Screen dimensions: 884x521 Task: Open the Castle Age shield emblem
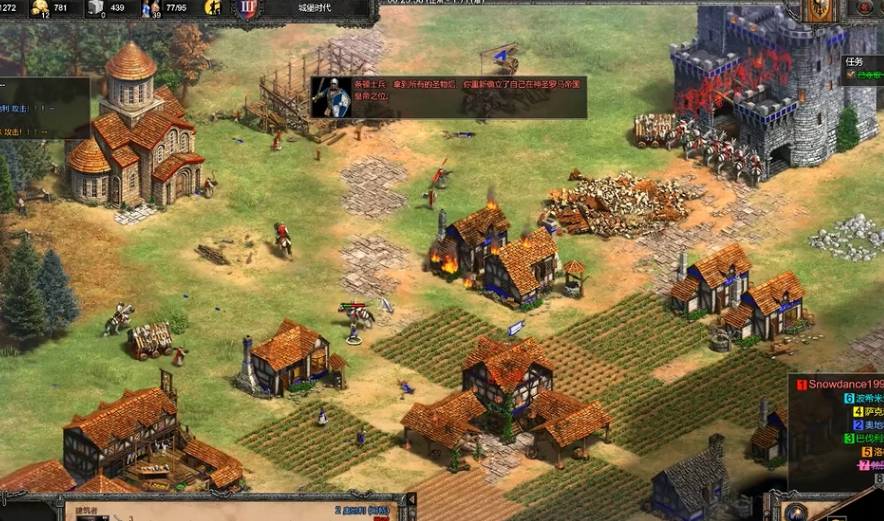248,9
